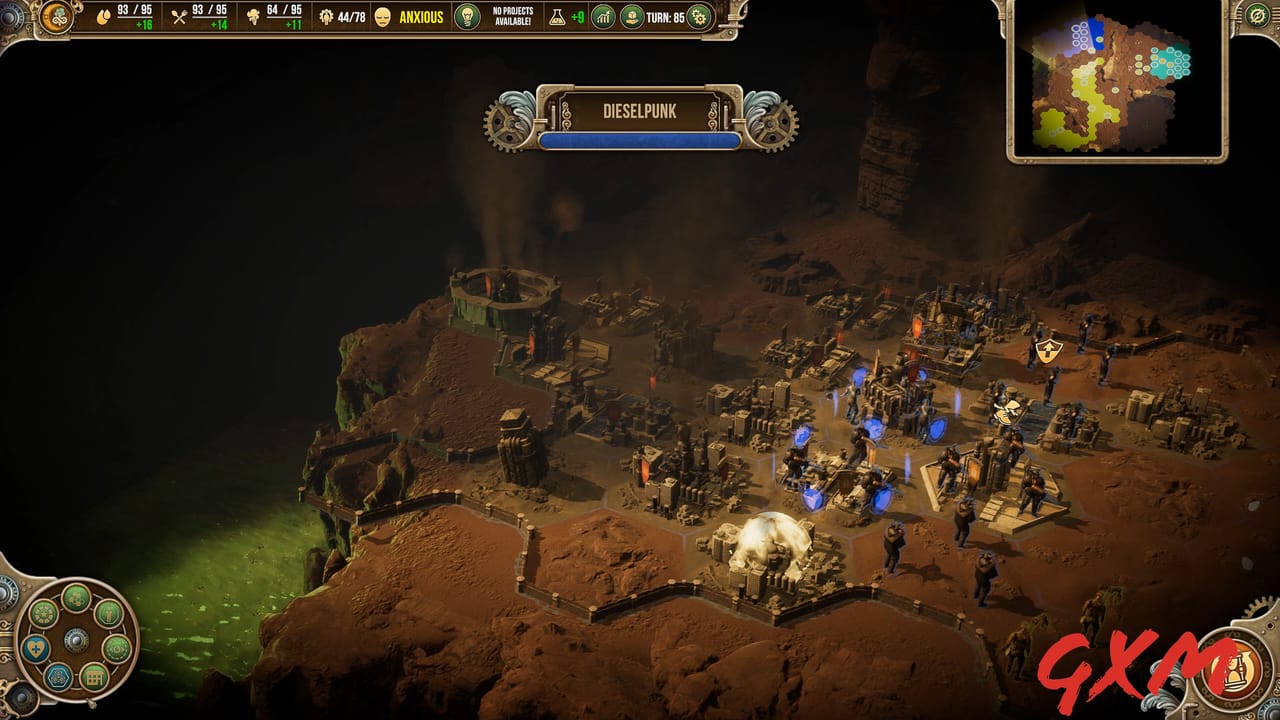Open the lightbulb research projects button
This screenshot has height=720, width=1280.
[x=467, y=17]
